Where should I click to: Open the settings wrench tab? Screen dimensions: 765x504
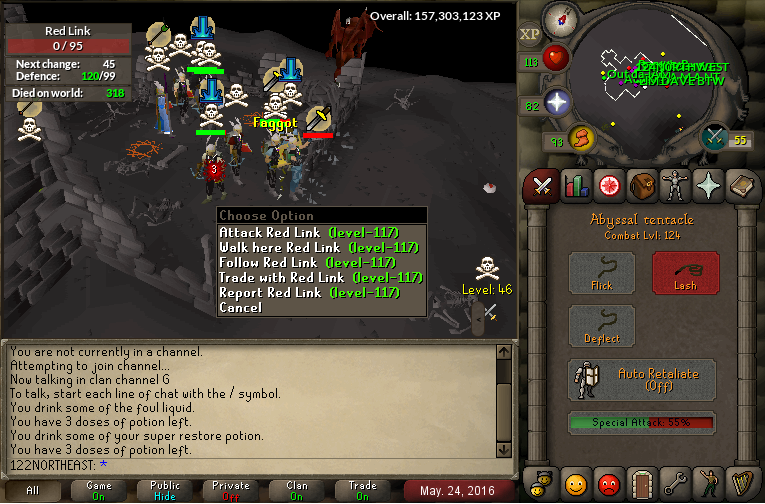point(674,484)
